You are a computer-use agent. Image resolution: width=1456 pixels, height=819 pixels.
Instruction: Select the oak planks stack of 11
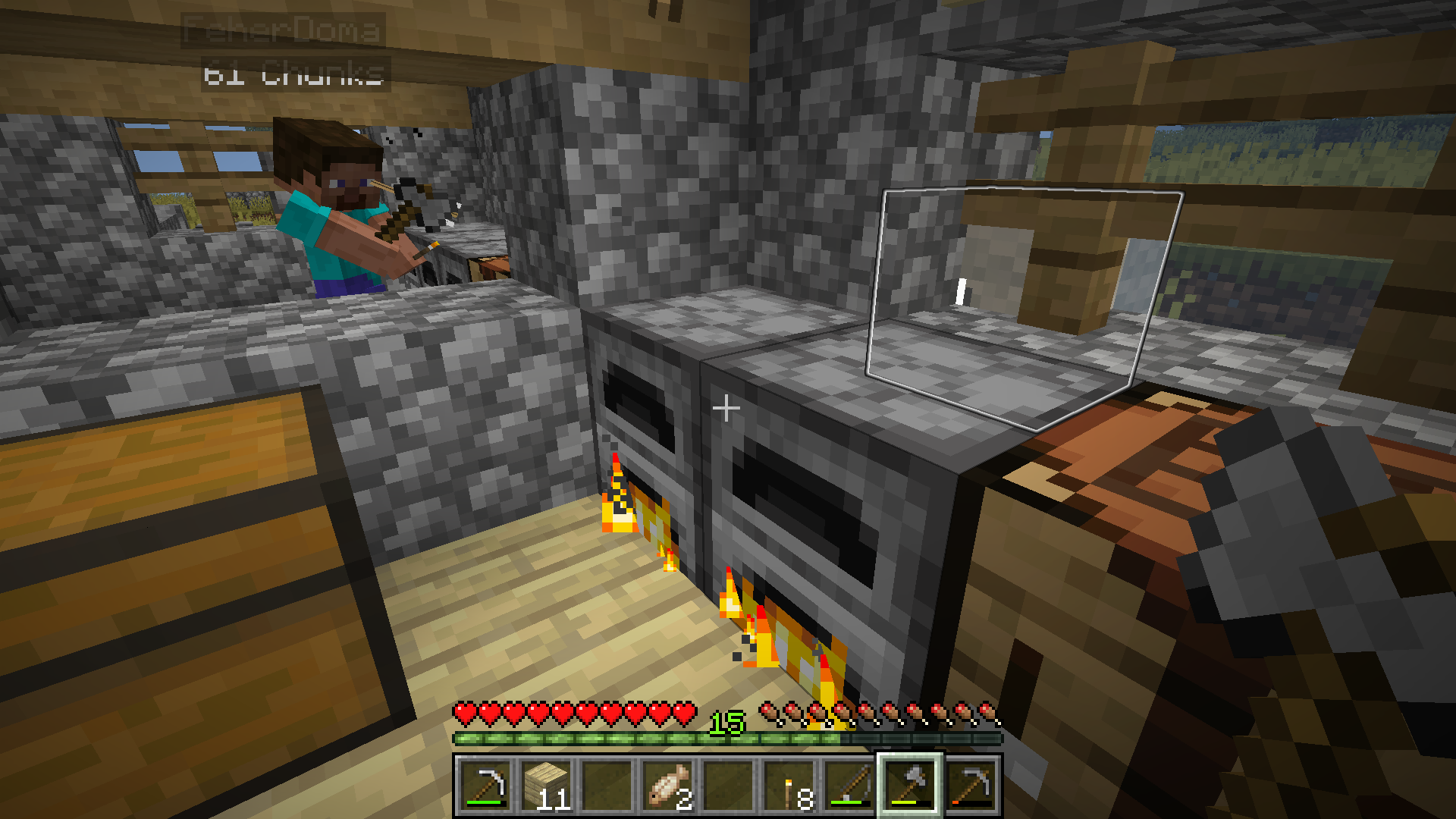click(546, 785)
